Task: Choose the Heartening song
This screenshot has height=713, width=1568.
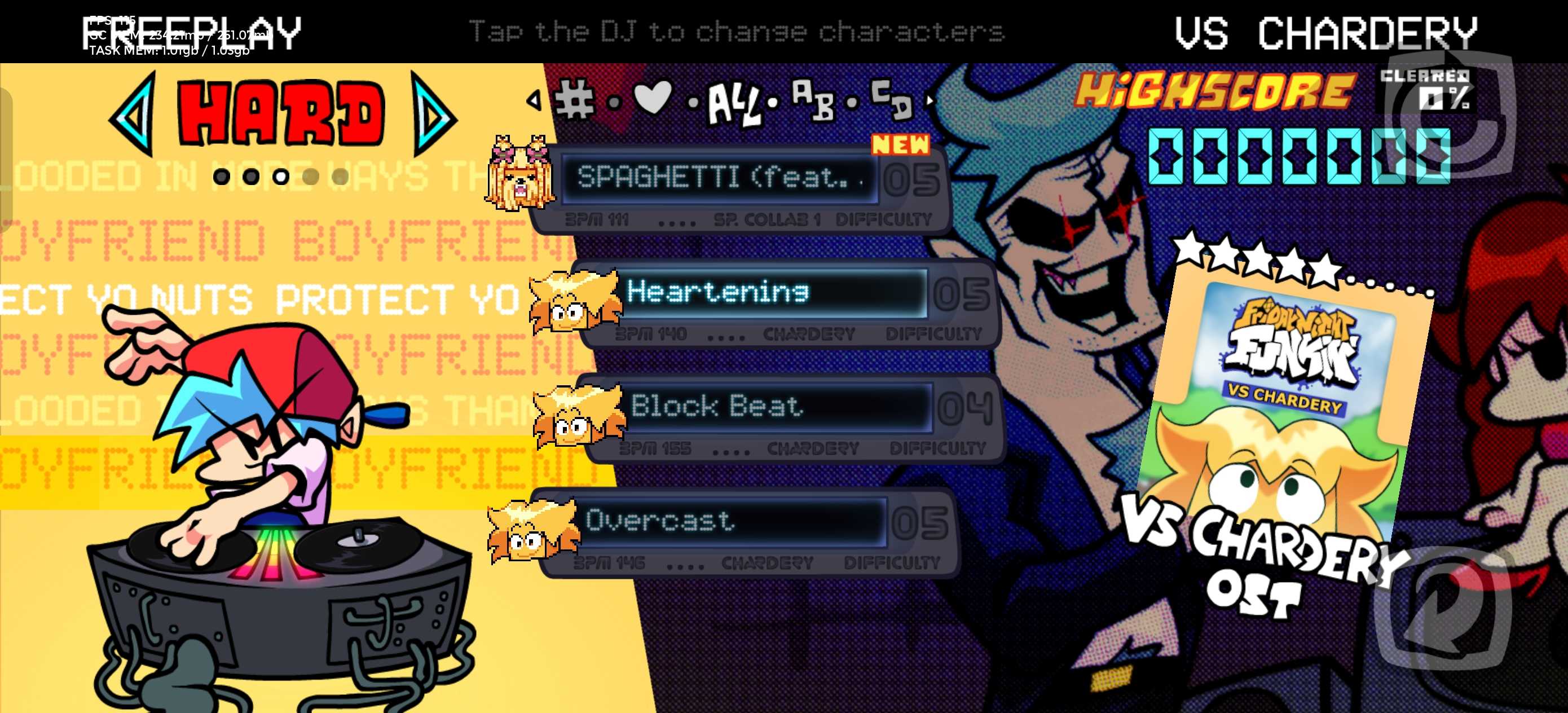Action: coord(773,293)
